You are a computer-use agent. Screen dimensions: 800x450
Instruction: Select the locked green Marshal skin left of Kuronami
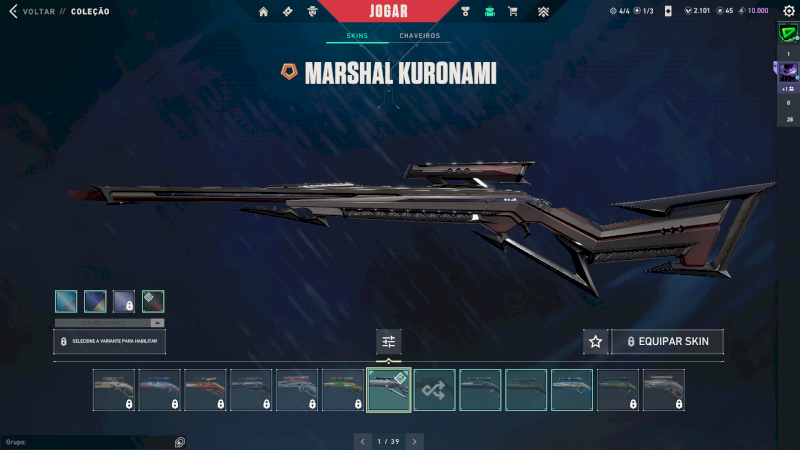(343, 390)
